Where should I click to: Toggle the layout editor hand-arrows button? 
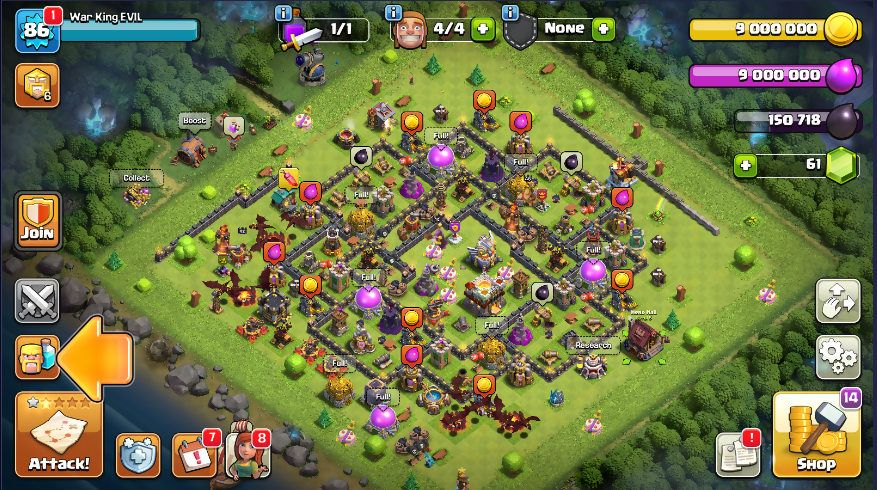(838, 300)
